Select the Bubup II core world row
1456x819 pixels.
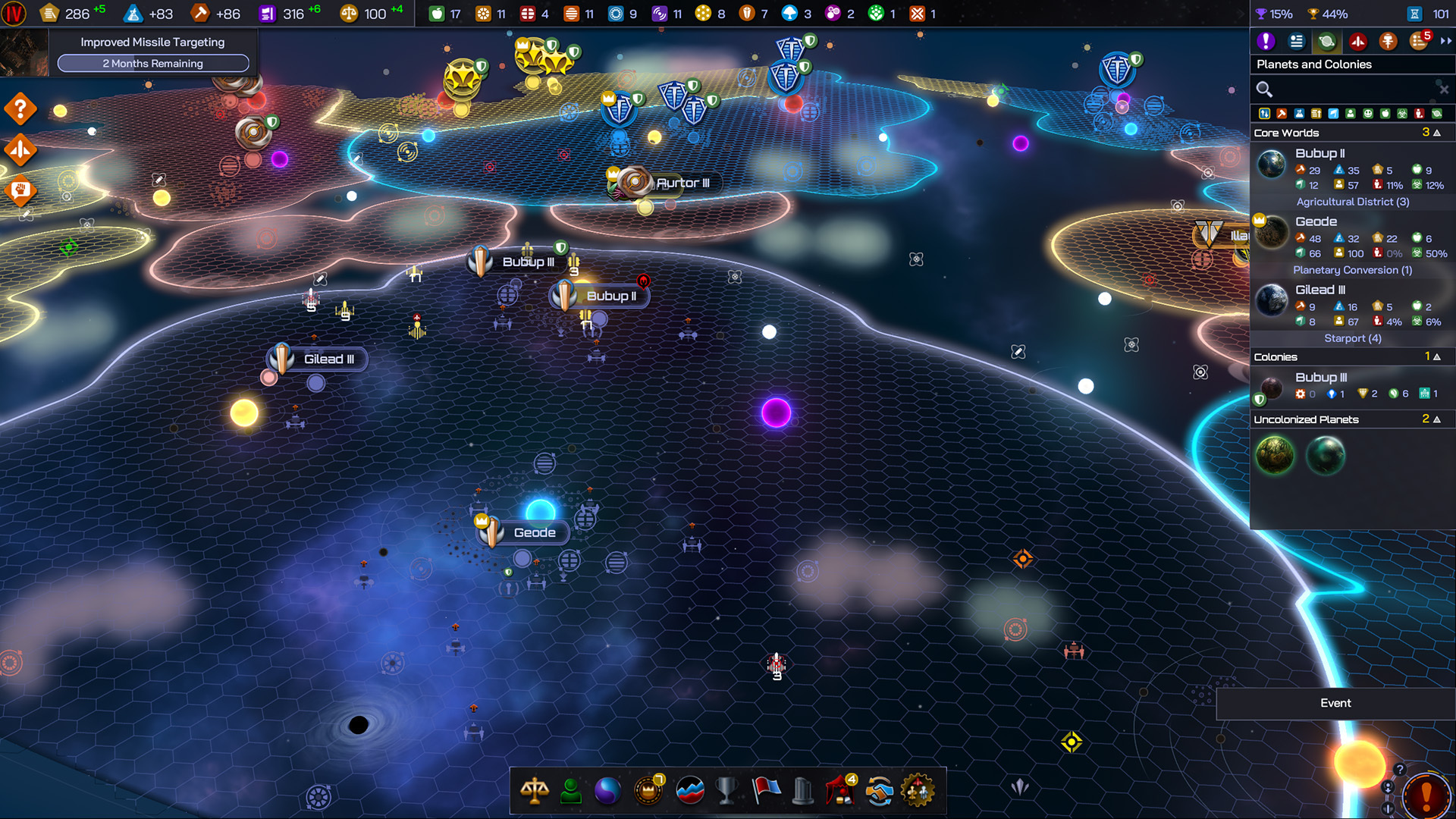pos(1351,168)
